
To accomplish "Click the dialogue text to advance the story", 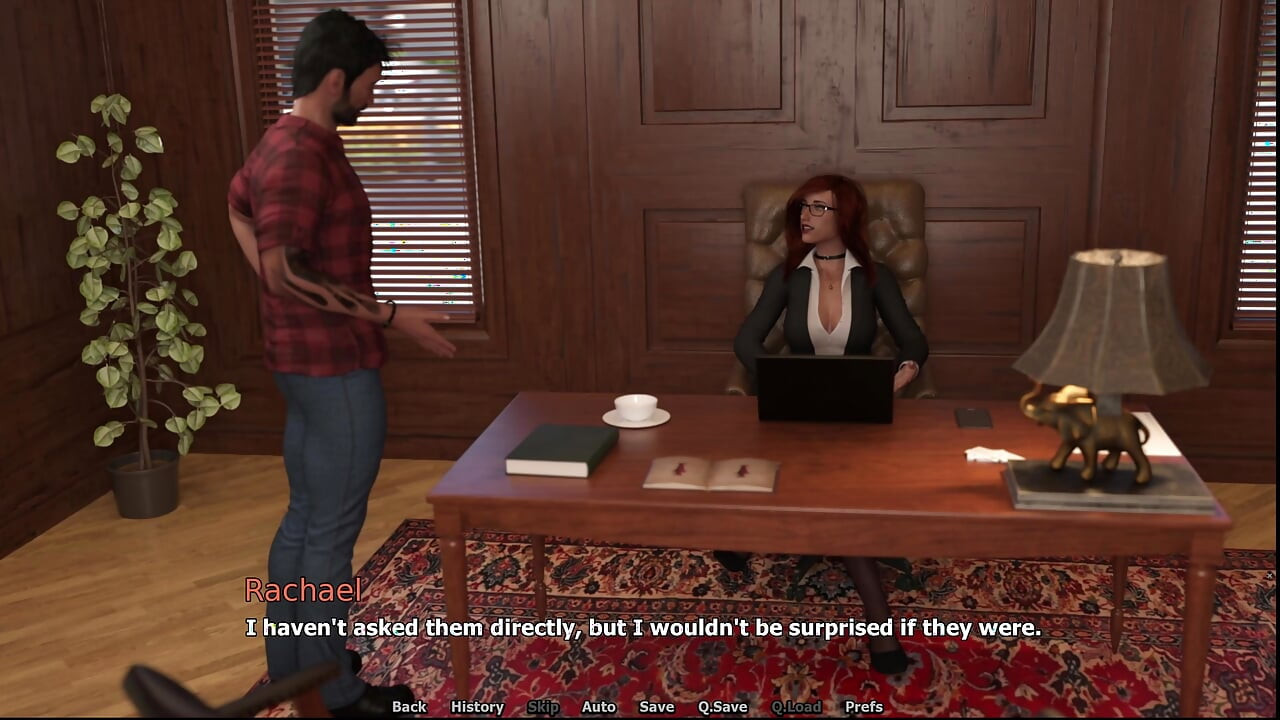I will click(640, 629).
